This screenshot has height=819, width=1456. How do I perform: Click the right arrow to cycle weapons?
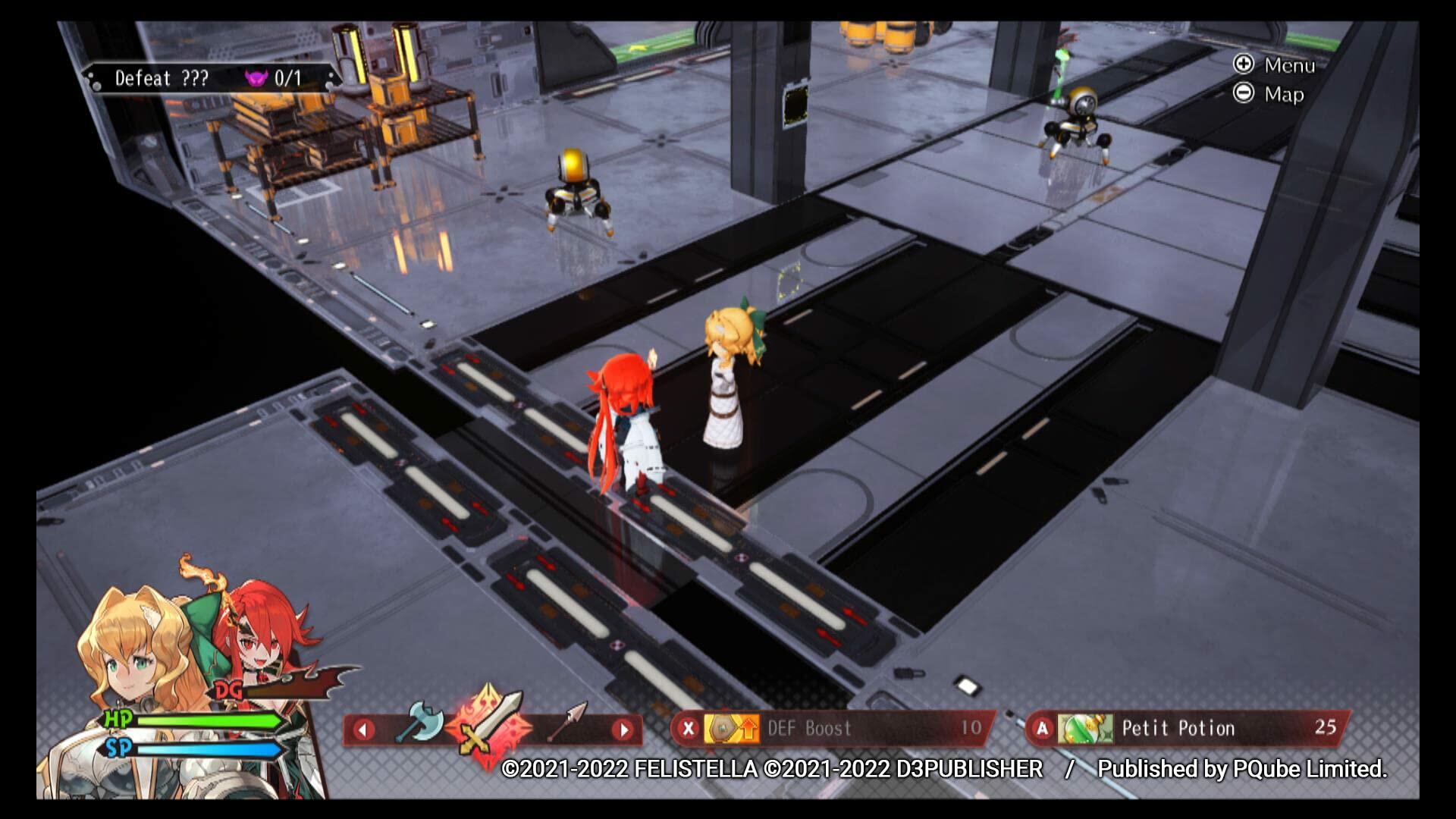(623, 730)
